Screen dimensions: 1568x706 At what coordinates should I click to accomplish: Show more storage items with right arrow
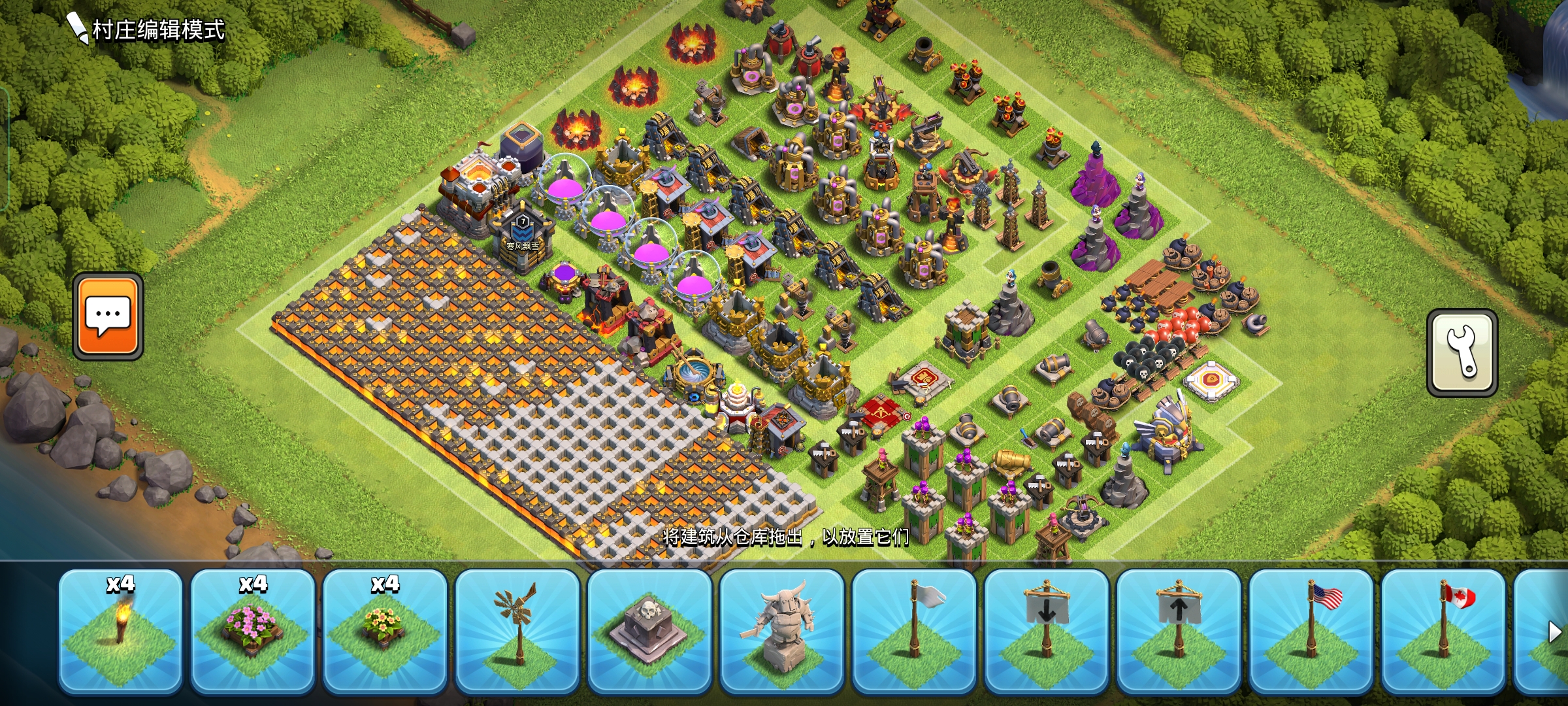pyautogui.click(x=1554, y=632)
